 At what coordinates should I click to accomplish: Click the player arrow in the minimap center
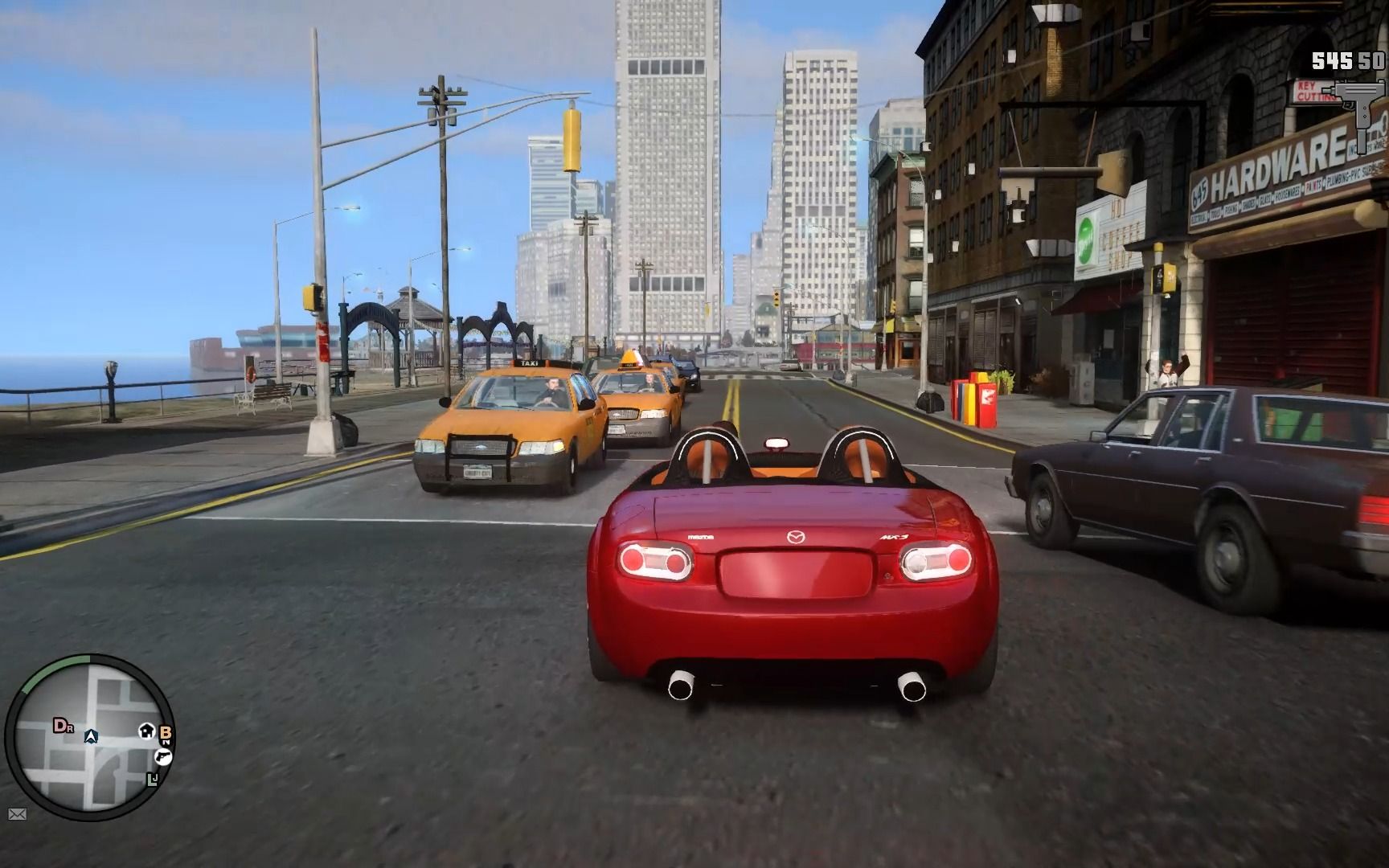[92, 737]
